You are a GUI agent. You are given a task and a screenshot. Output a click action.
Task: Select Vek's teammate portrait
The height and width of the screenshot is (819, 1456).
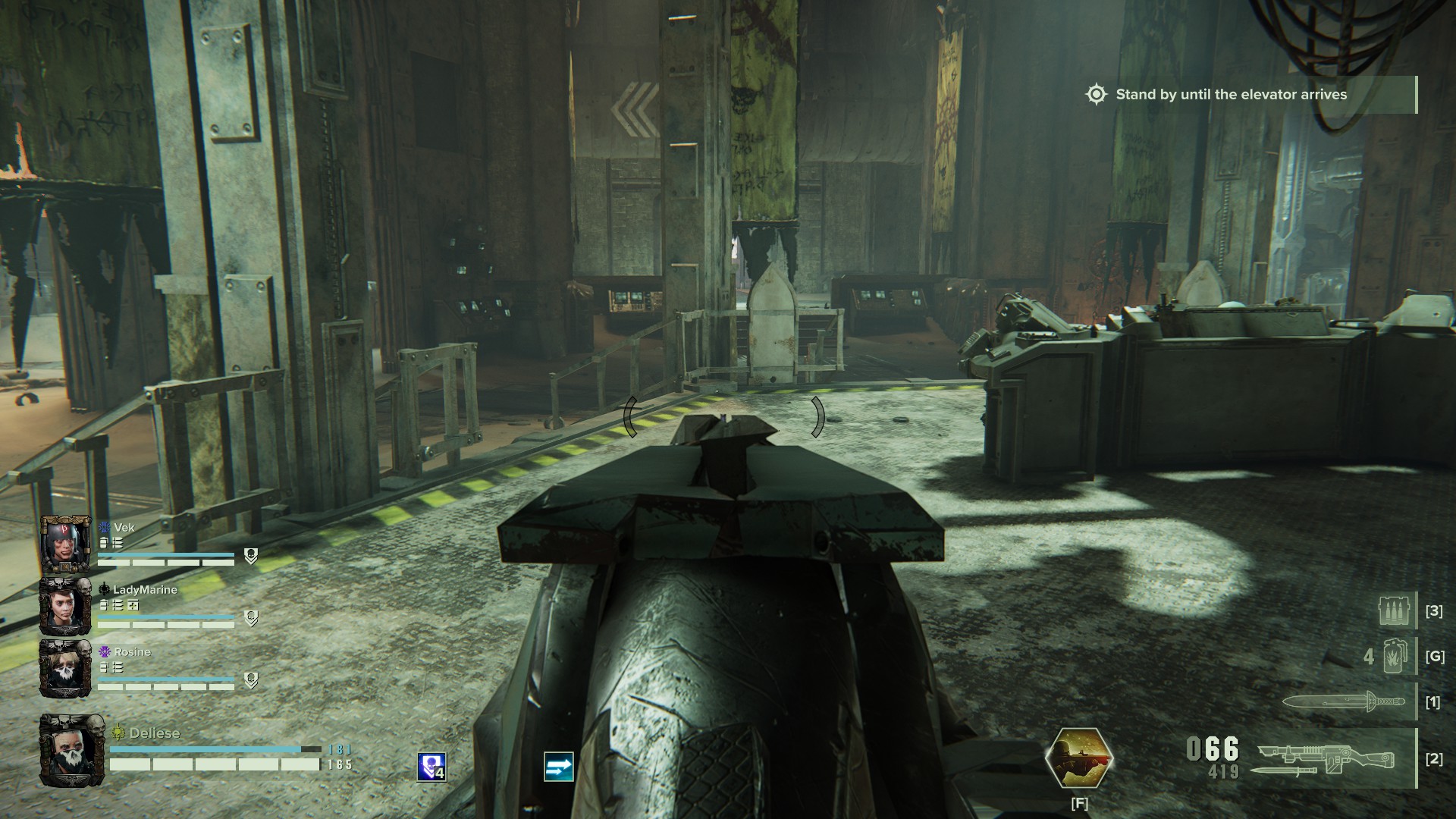66,544
